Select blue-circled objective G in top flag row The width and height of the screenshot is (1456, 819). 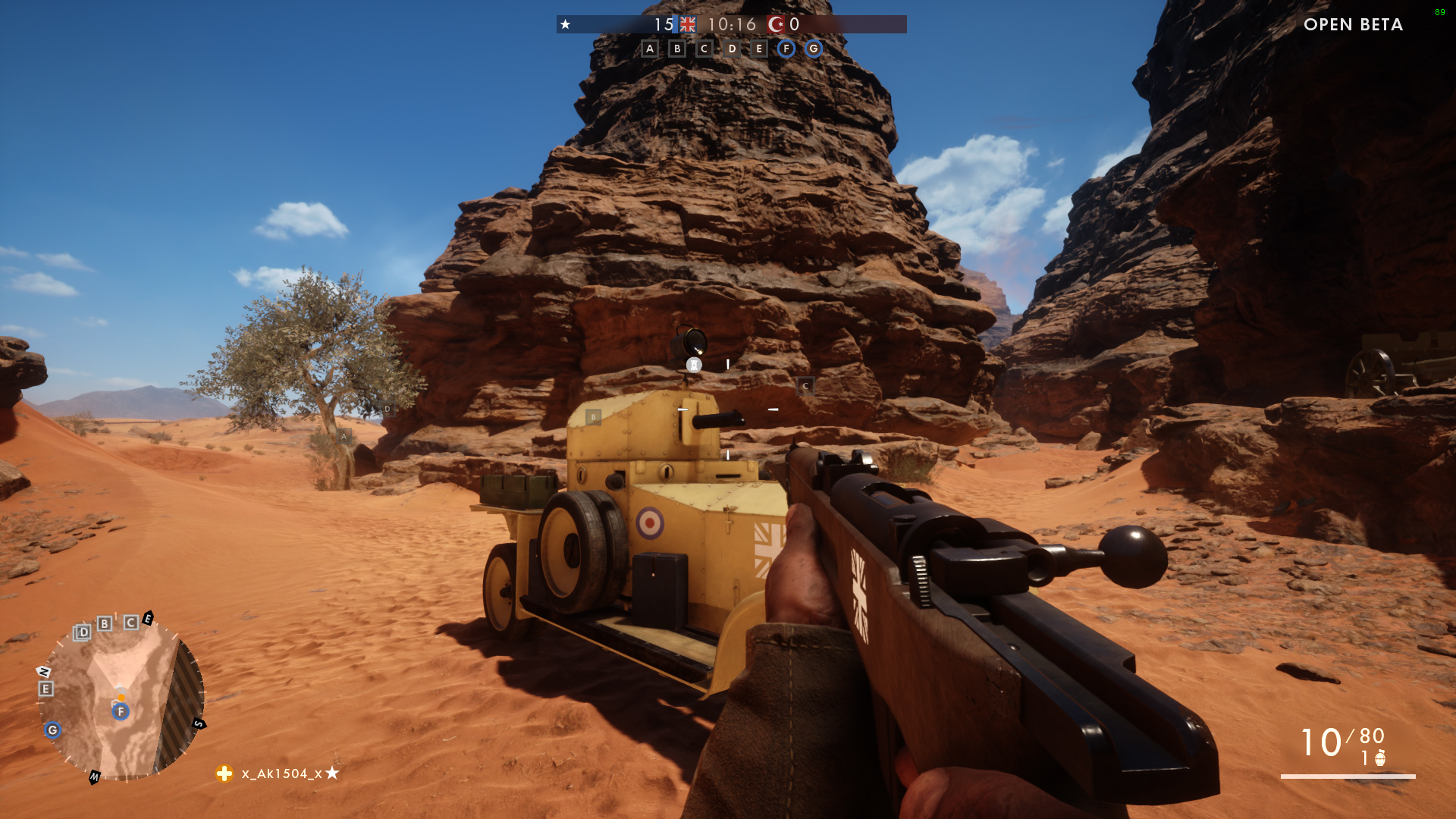tap(814, 49)
